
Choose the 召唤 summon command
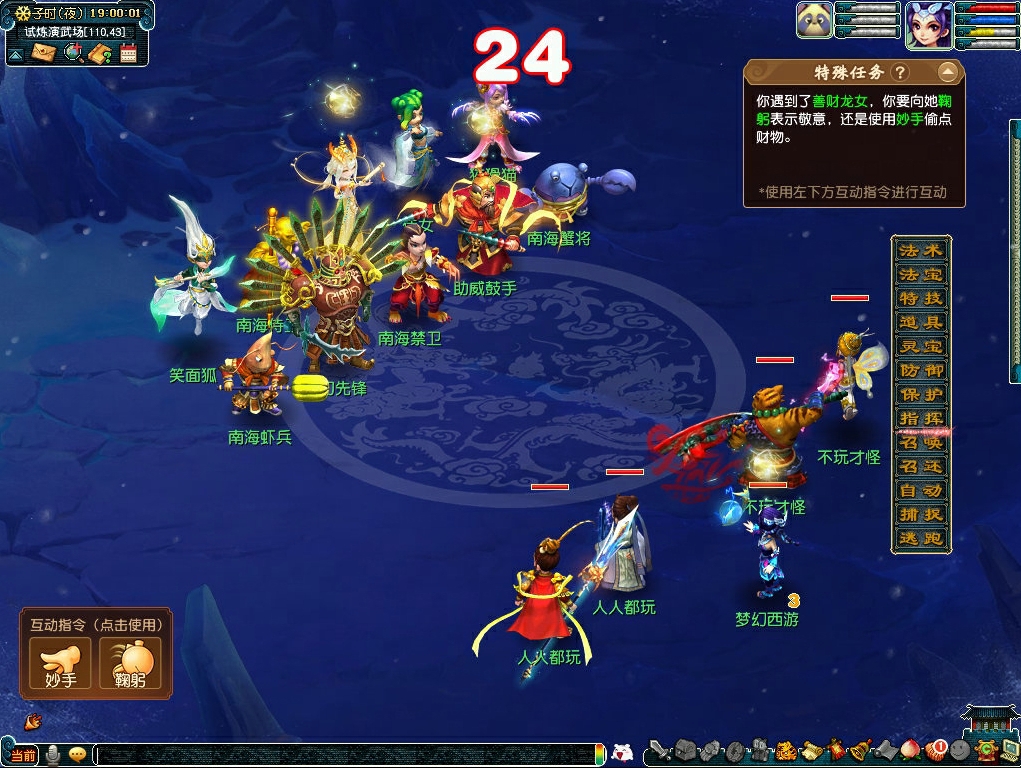point(920,442)
